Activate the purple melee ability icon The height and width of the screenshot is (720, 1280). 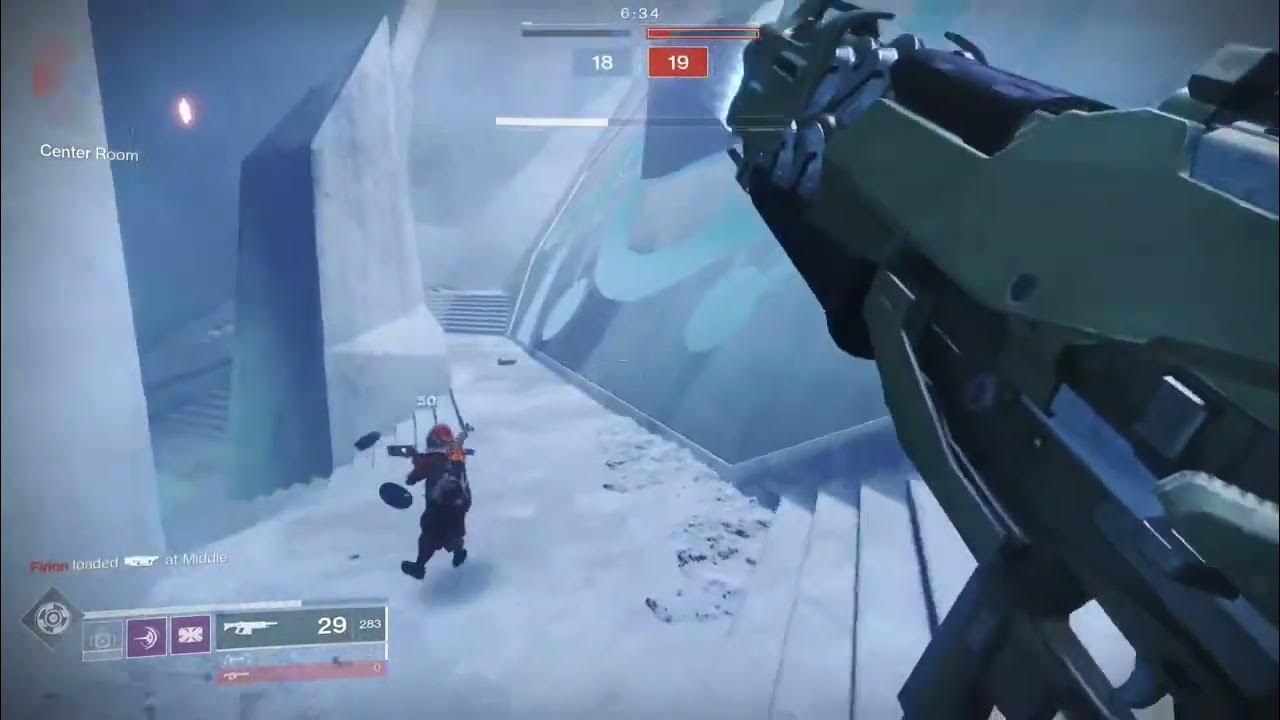[x=147, y=636]
